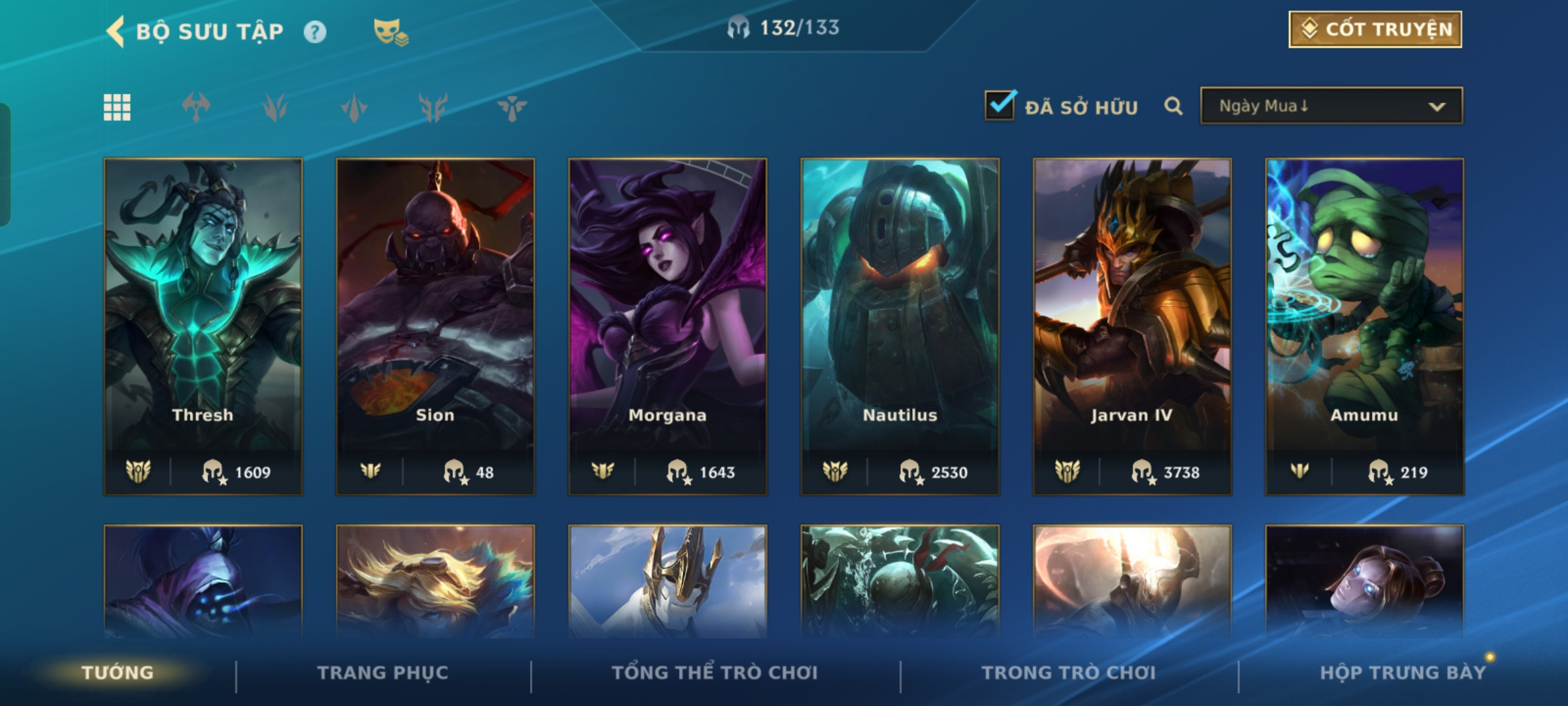The height and width of the screenshot is (706, 1568).
Task: Toggle the Đã Sở Hữu checkbox
Action: (1000, 105)
